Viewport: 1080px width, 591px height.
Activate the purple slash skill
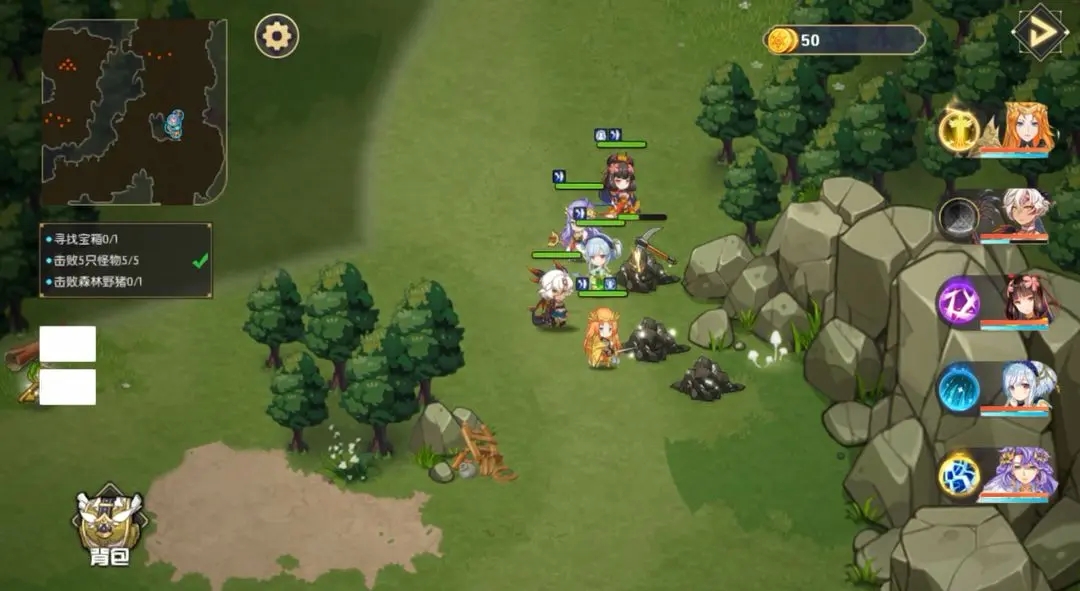point(959,301)
